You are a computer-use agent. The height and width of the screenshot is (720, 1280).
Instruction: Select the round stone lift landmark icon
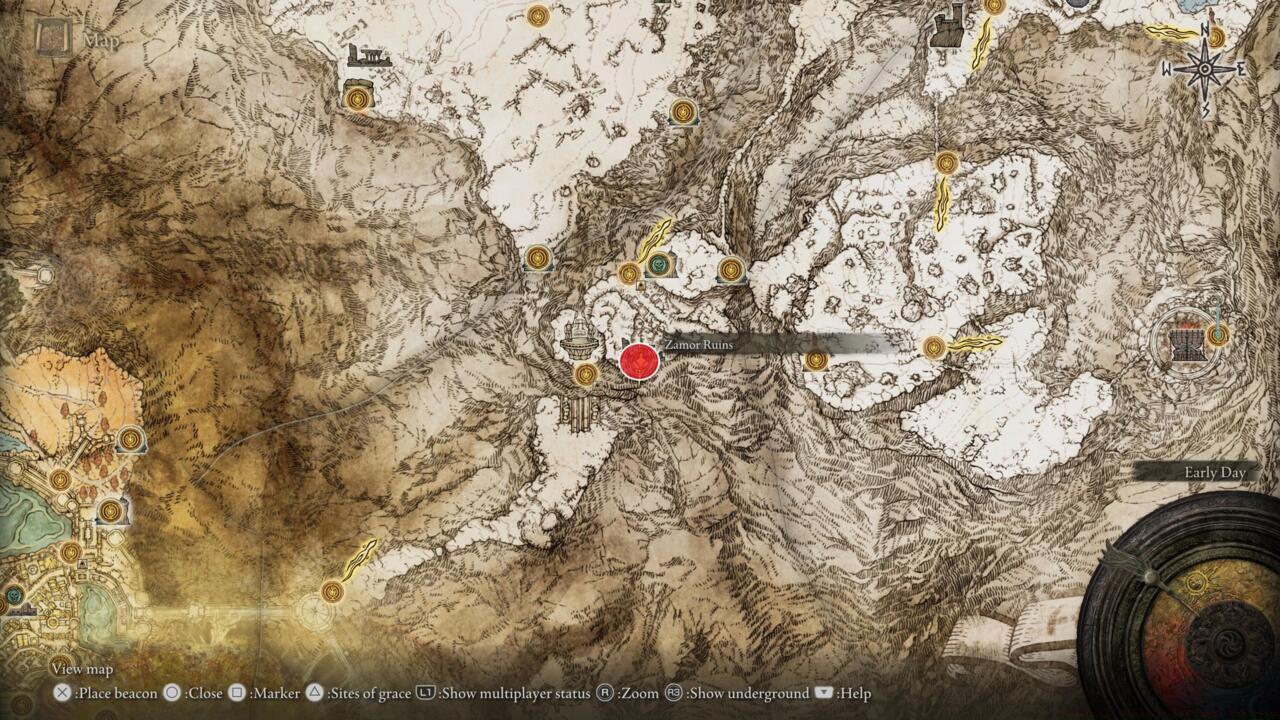[579, 337]
